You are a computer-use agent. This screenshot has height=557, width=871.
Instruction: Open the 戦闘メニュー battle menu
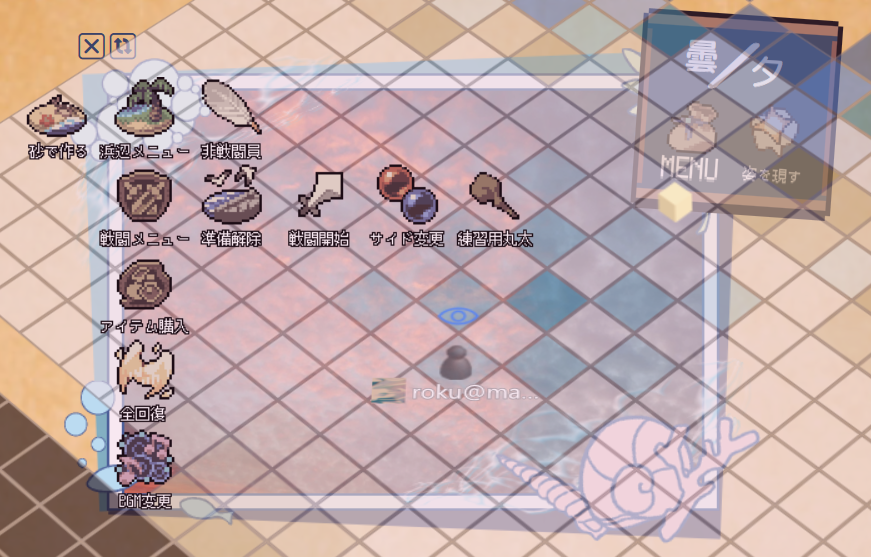[x=144, y=196]
